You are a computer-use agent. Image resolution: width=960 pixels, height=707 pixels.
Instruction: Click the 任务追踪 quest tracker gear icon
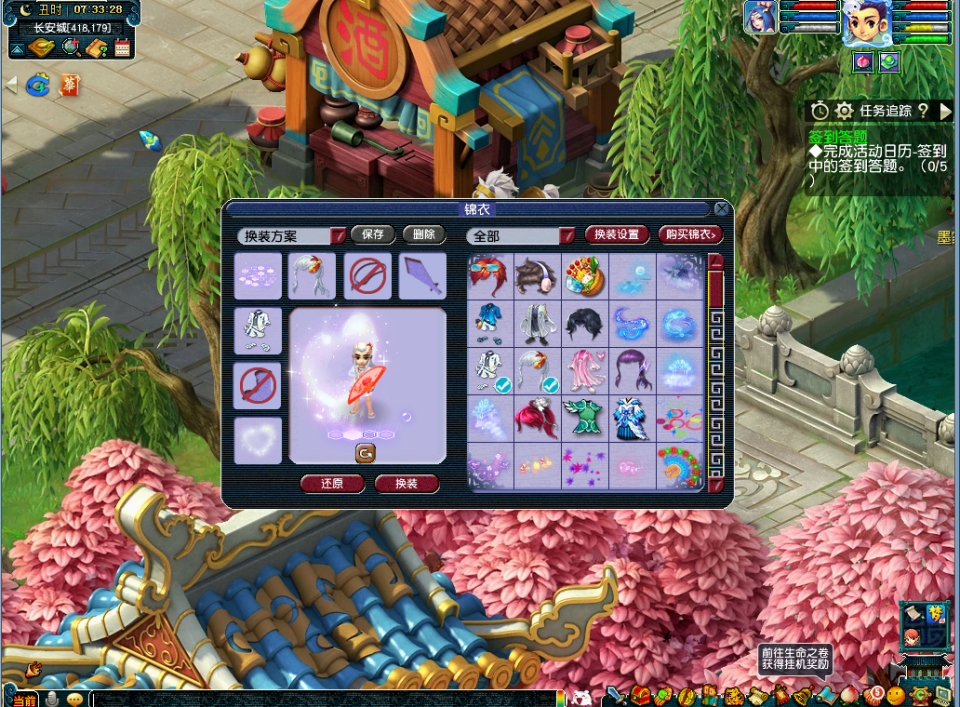(844, 110)
